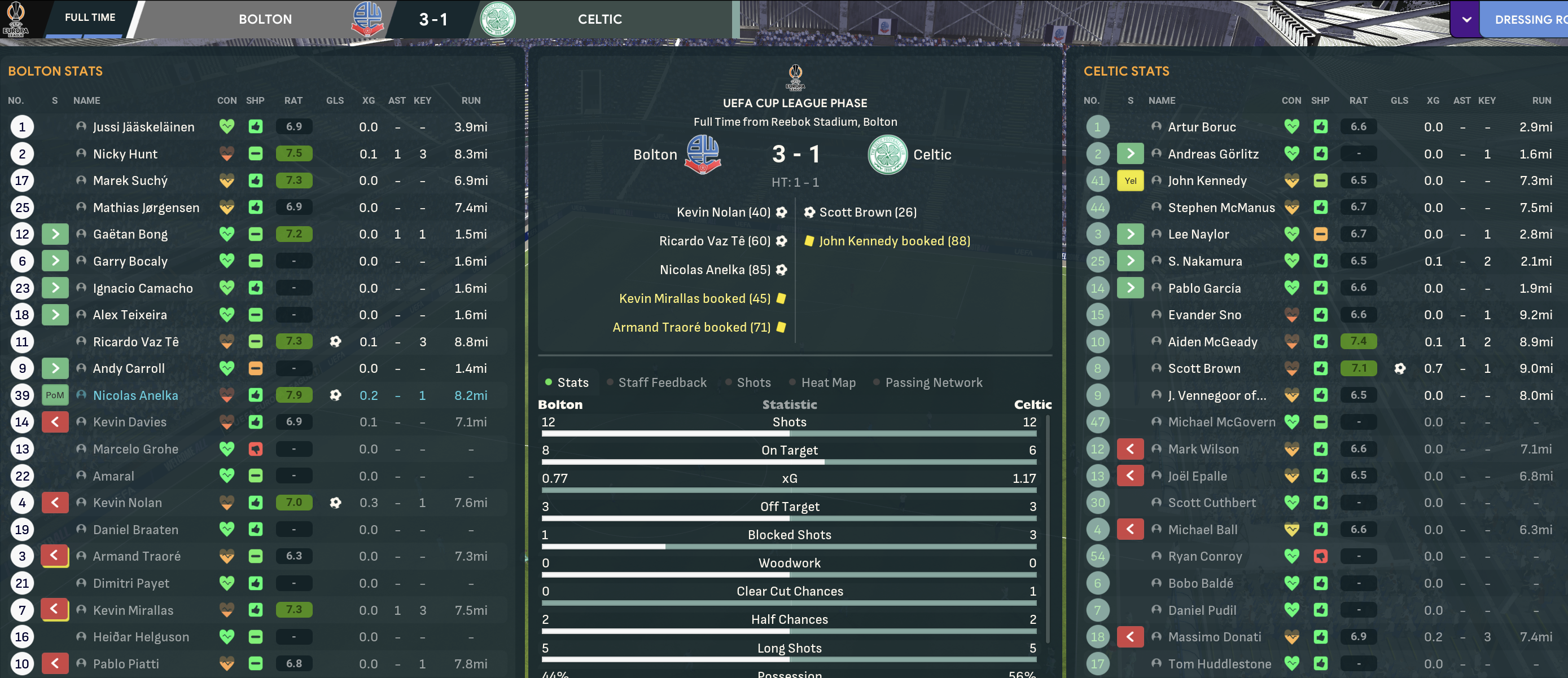
Task: Open the purple dropdown arrow beside Dressing Room
Action: [1467, 19]
